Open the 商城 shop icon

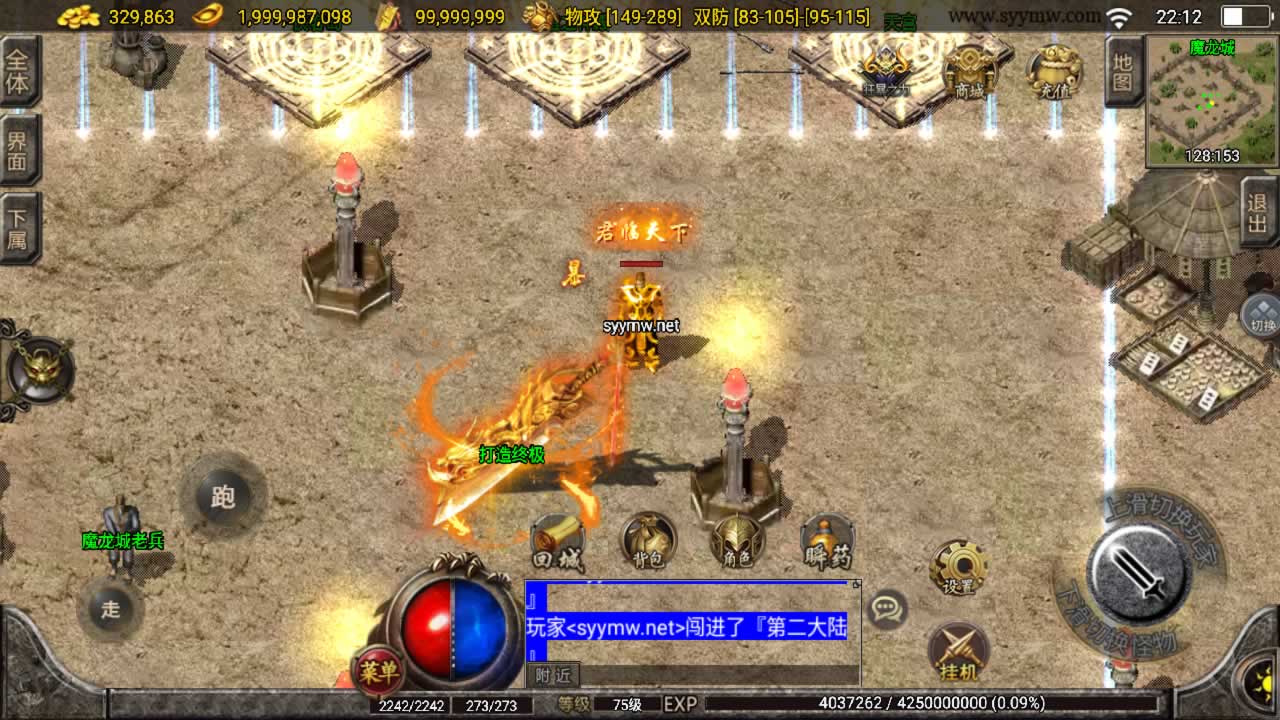pos(969,71)
